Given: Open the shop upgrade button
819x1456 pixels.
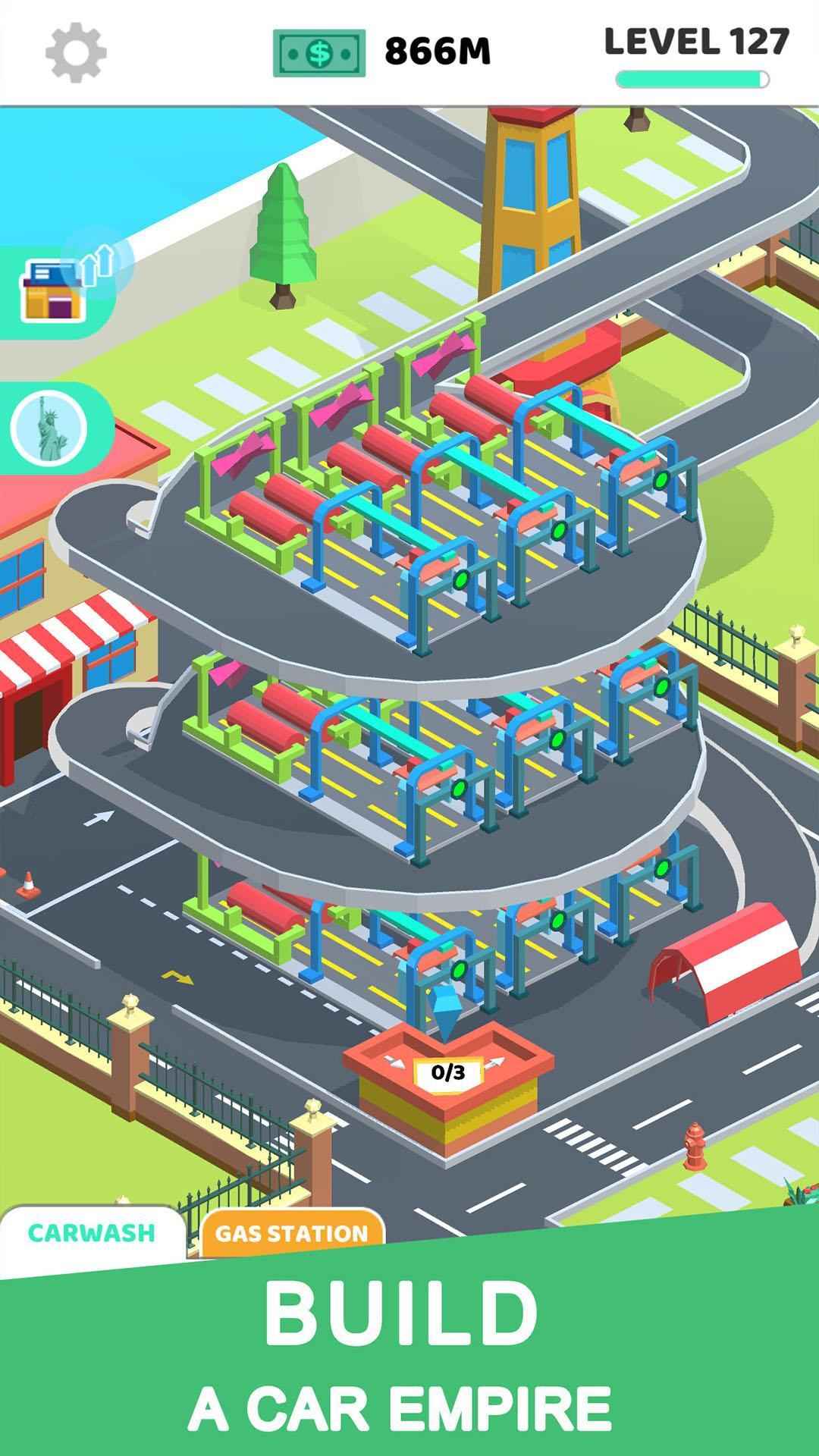Looking at the screenshot, I should click(55, 289).
